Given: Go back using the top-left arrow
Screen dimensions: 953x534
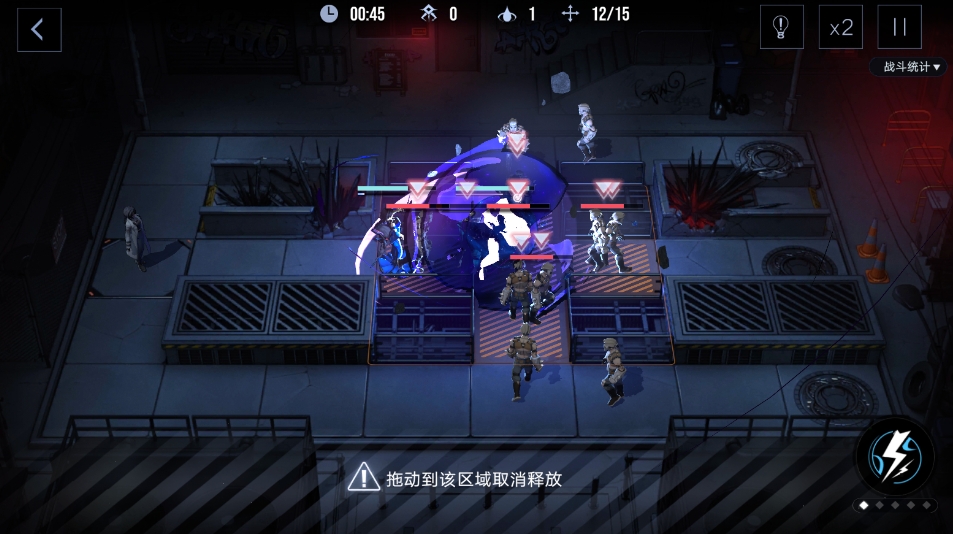Looking at the screenshot, I should (x=39, y=29).
